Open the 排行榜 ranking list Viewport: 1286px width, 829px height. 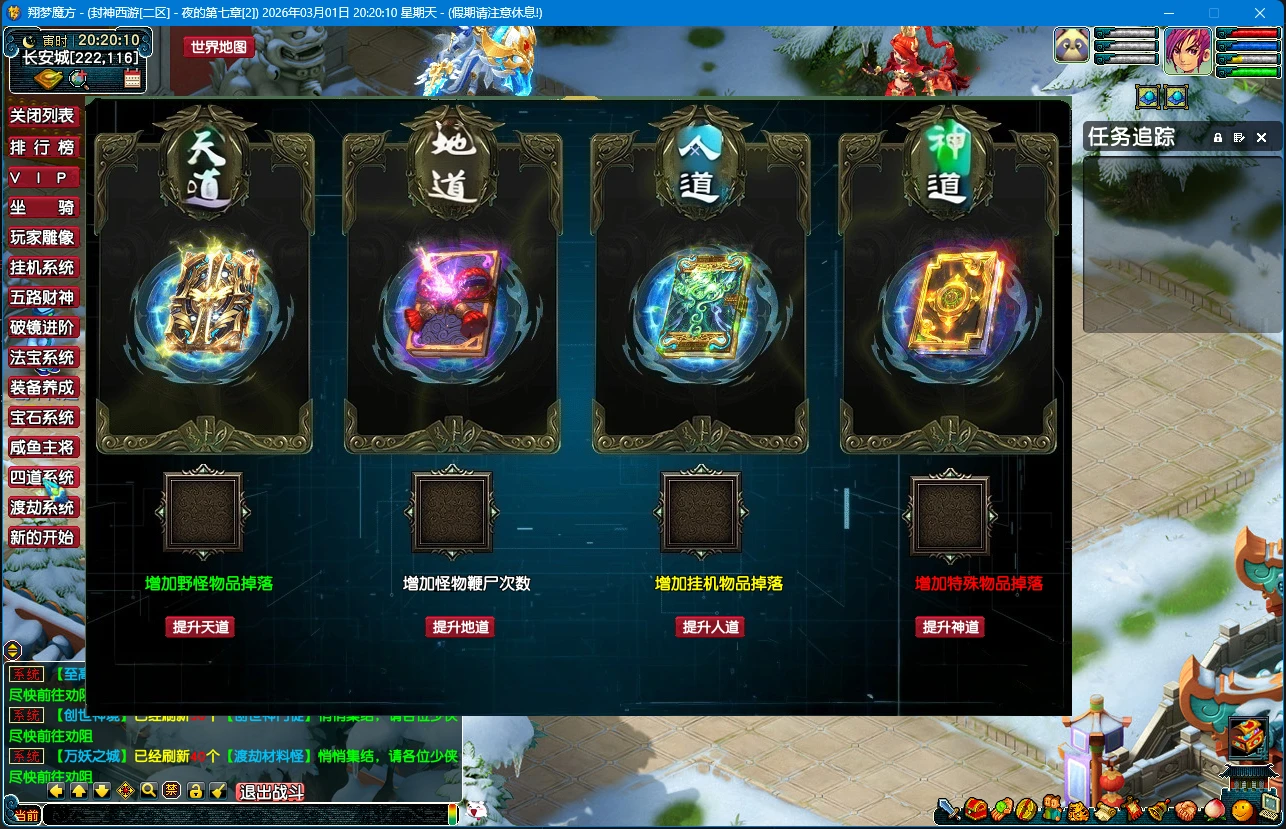tap(42, 147)
